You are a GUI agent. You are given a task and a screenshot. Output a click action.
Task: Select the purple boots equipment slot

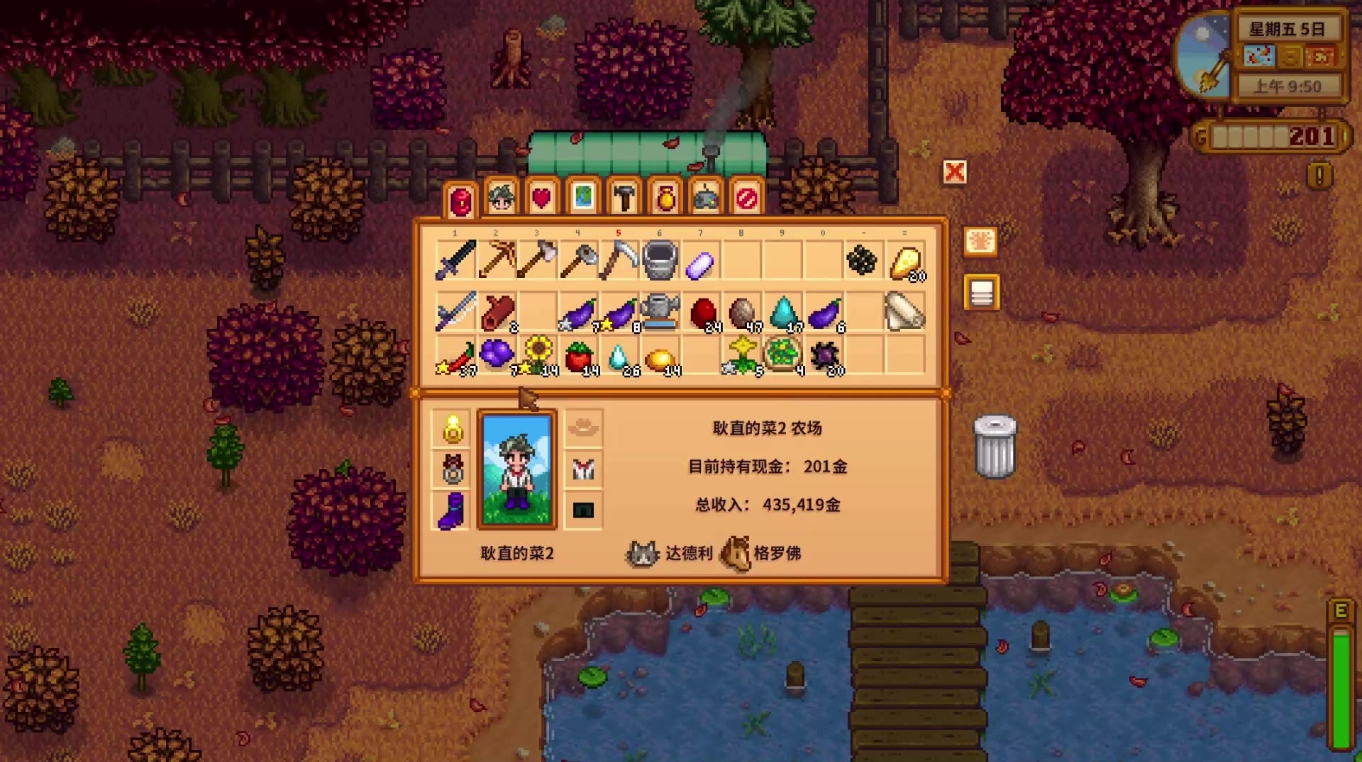pyautogui.click(x=451, y=511)
